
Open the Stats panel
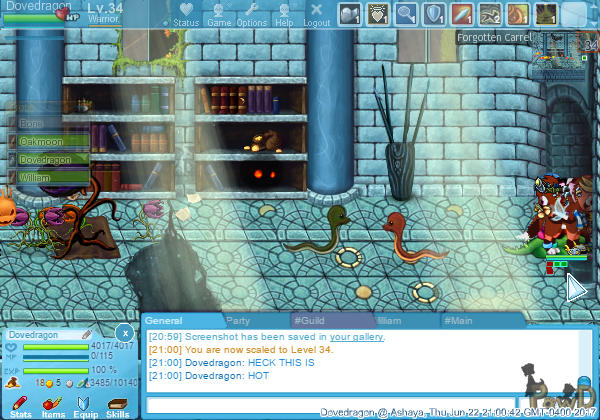(20, 405)
